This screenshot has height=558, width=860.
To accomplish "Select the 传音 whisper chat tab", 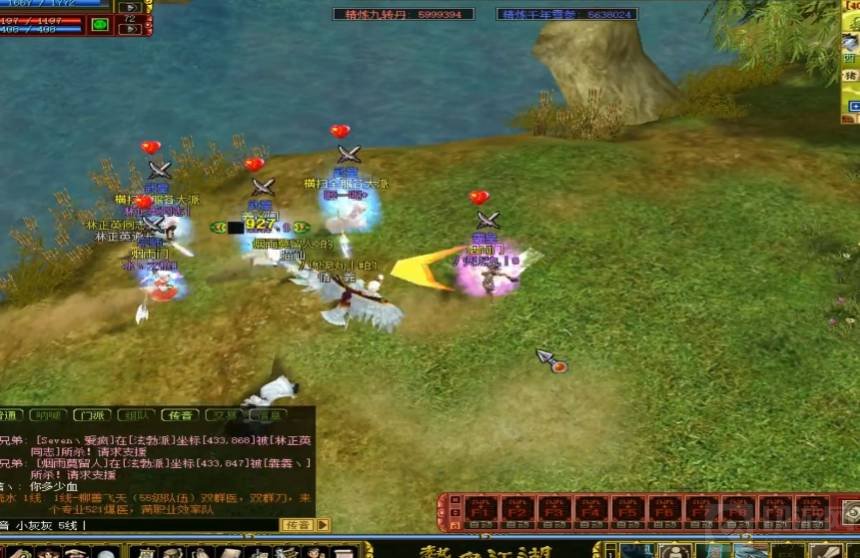I will point(180,415).
